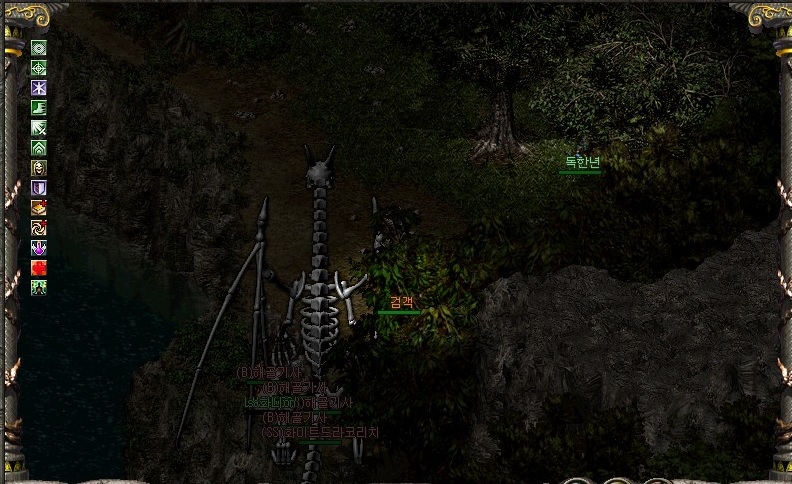Image resolution: width=792 pixels, height=484 pixels.
Task: Click the purple shield icon
Action: pos(39,187)
